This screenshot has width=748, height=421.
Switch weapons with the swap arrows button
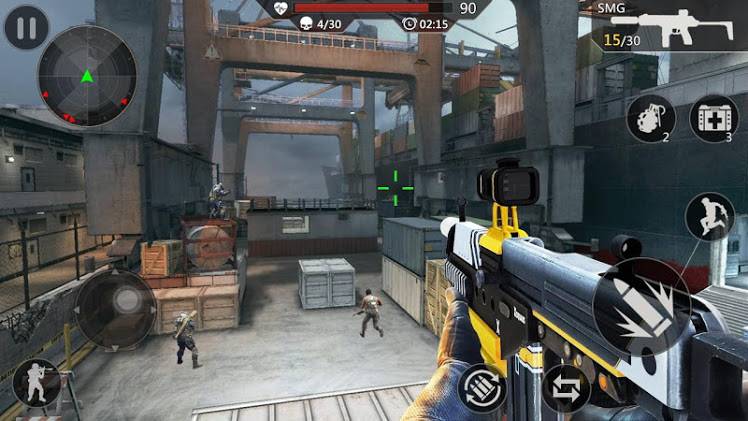[566, 388]
